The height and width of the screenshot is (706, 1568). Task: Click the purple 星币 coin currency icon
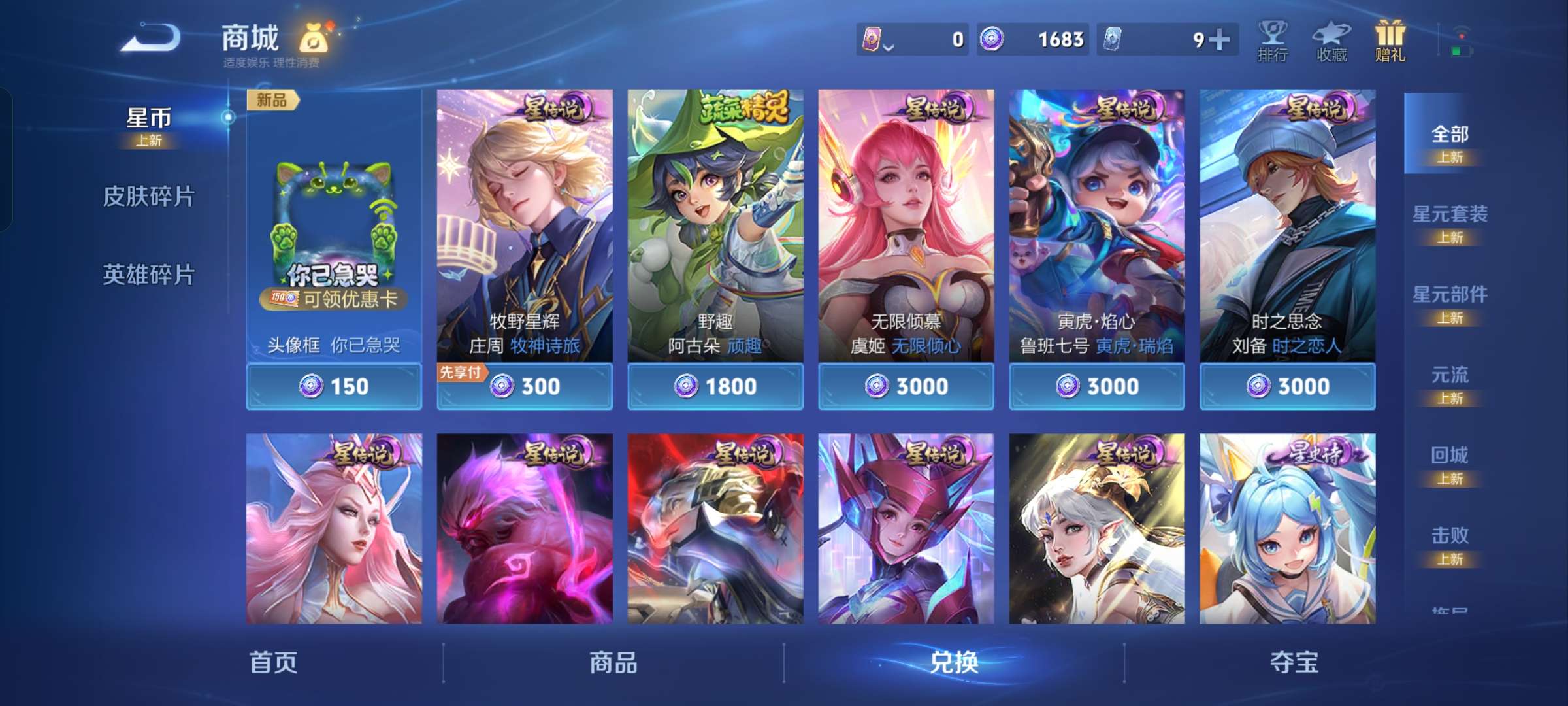click(x=993, y=39)
